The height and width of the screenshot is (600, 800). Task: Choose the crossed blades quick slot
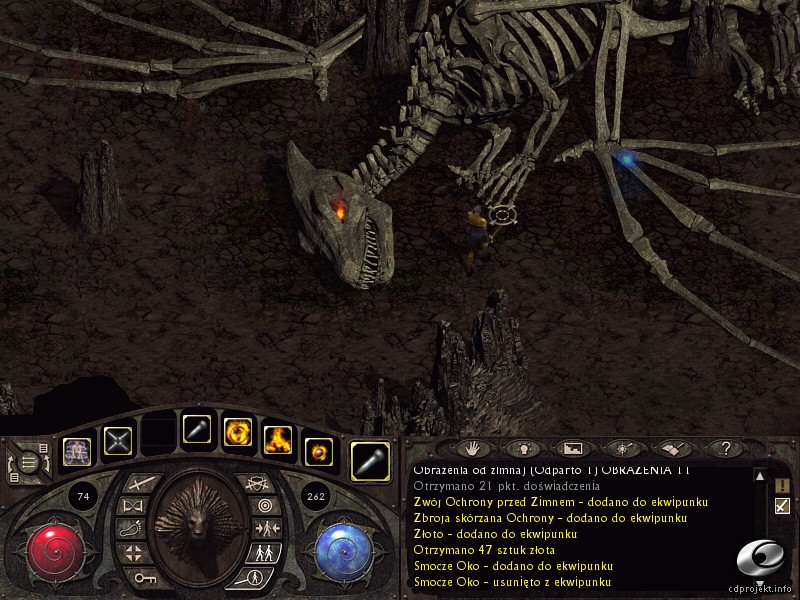[119, 441]
